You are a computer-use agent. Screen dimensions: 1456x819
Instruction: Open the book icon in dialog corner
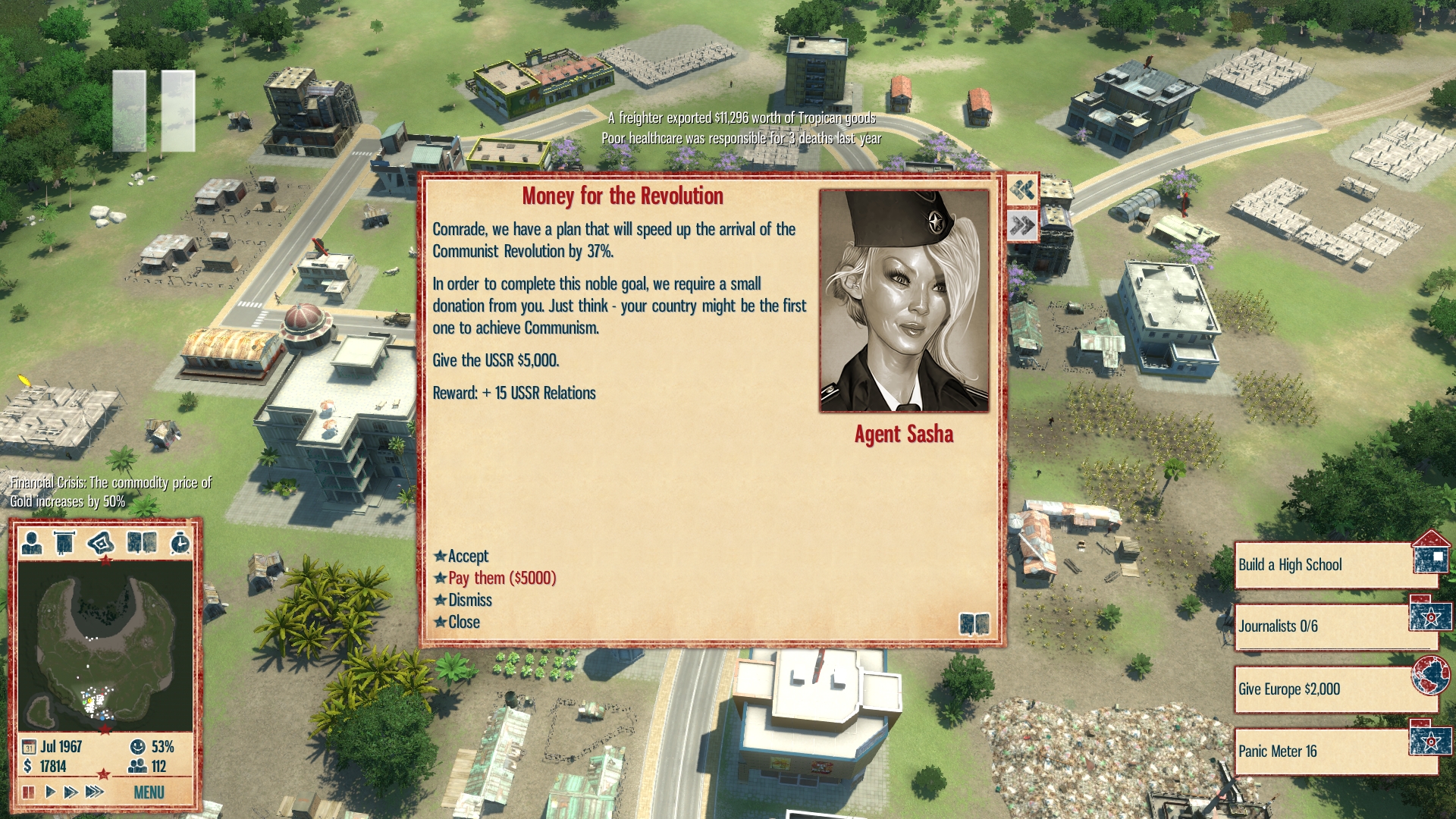tap(974, 623)
